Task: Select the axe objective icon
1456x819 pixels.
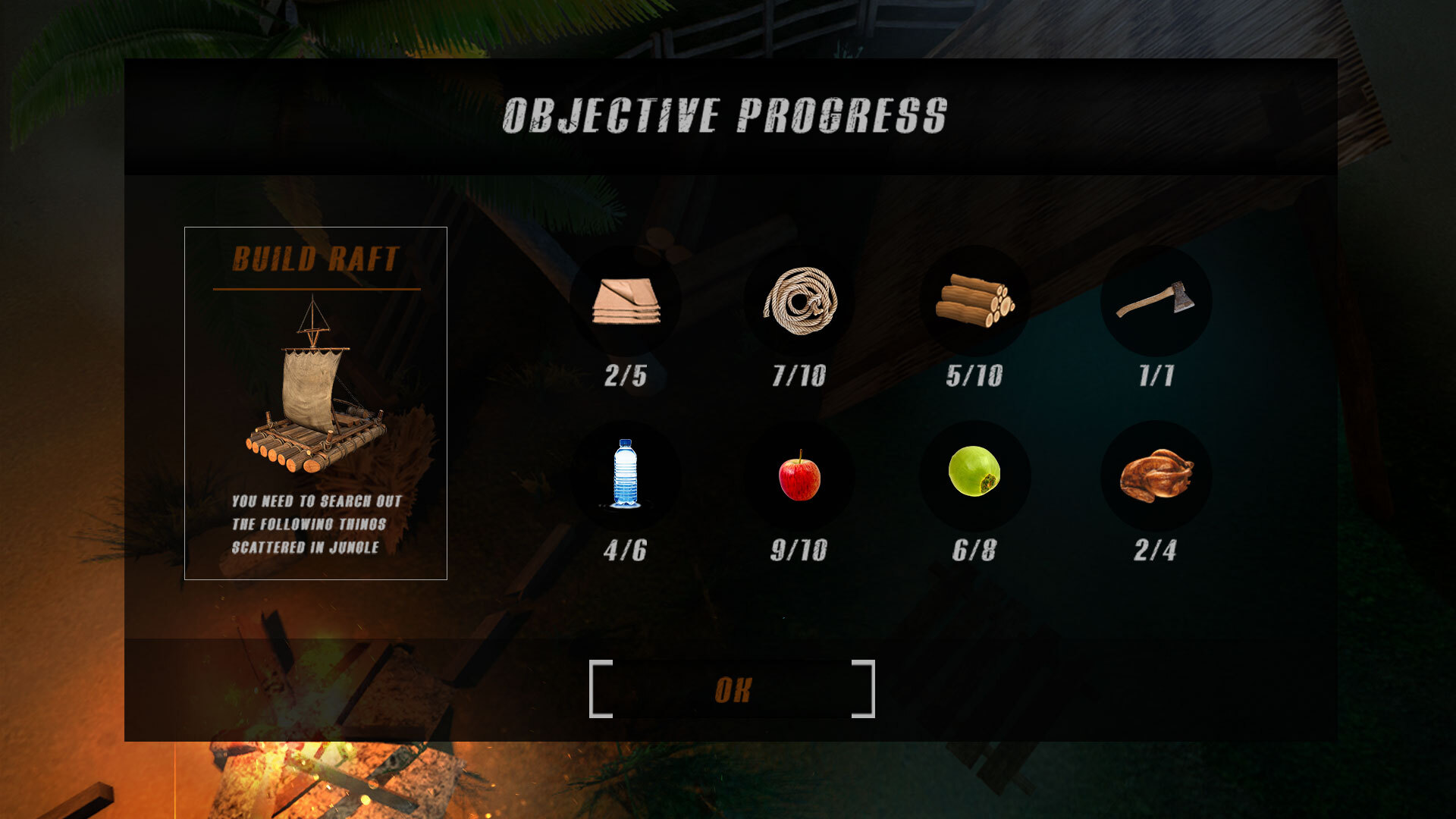Action: [x=1155, y=301]
